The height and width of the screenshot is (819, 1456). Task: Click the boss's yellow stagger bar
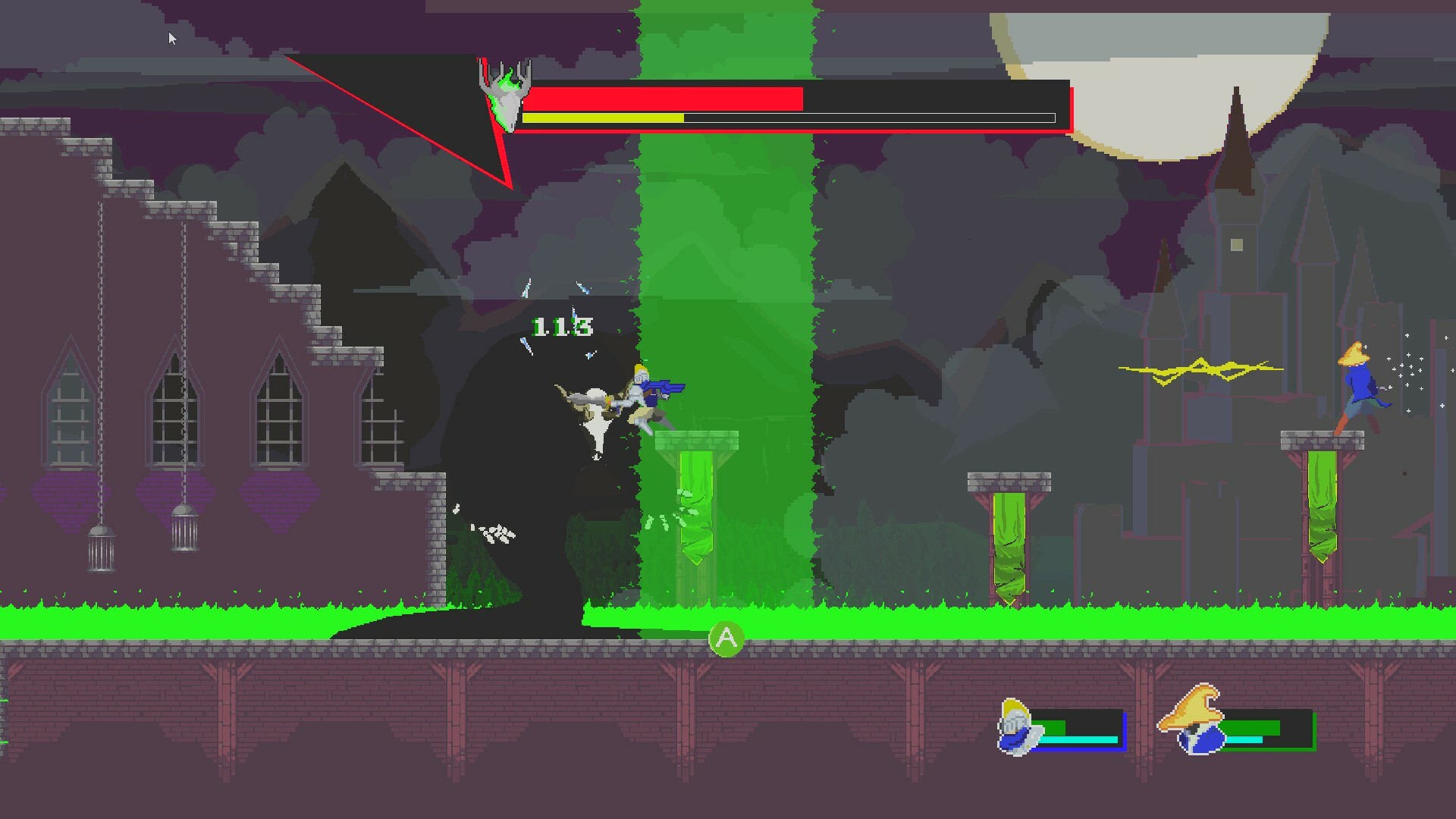(603, 118)
